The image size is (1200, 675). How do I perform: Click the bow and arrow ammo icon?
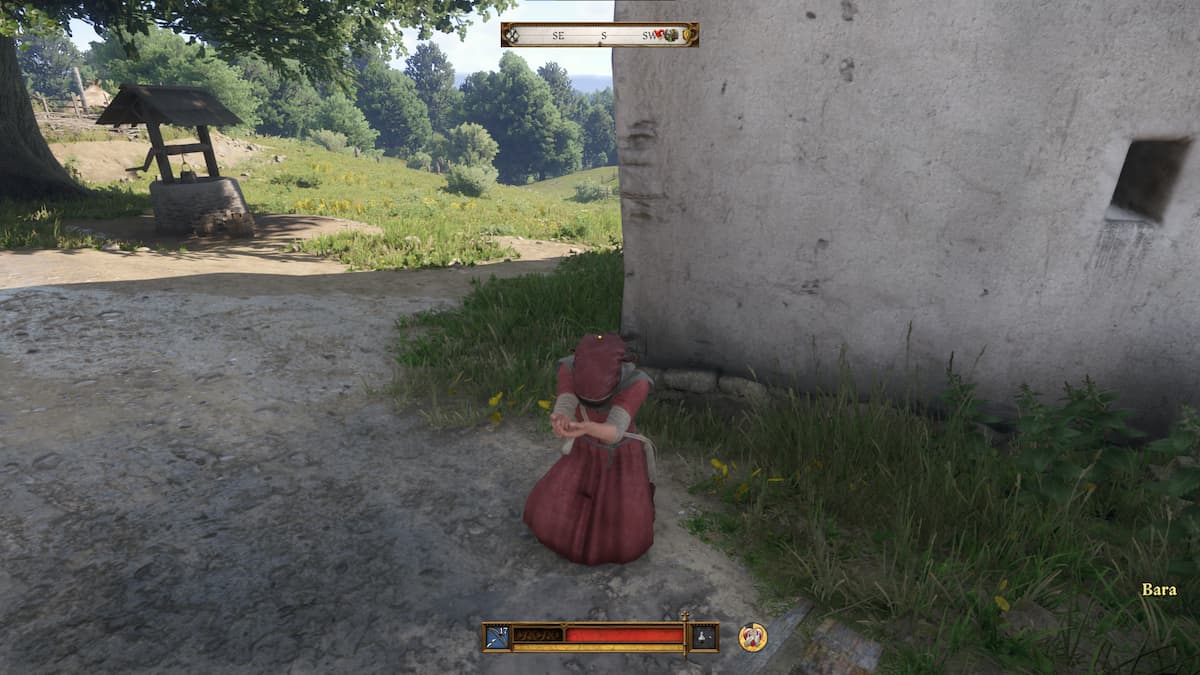[498, 636]
